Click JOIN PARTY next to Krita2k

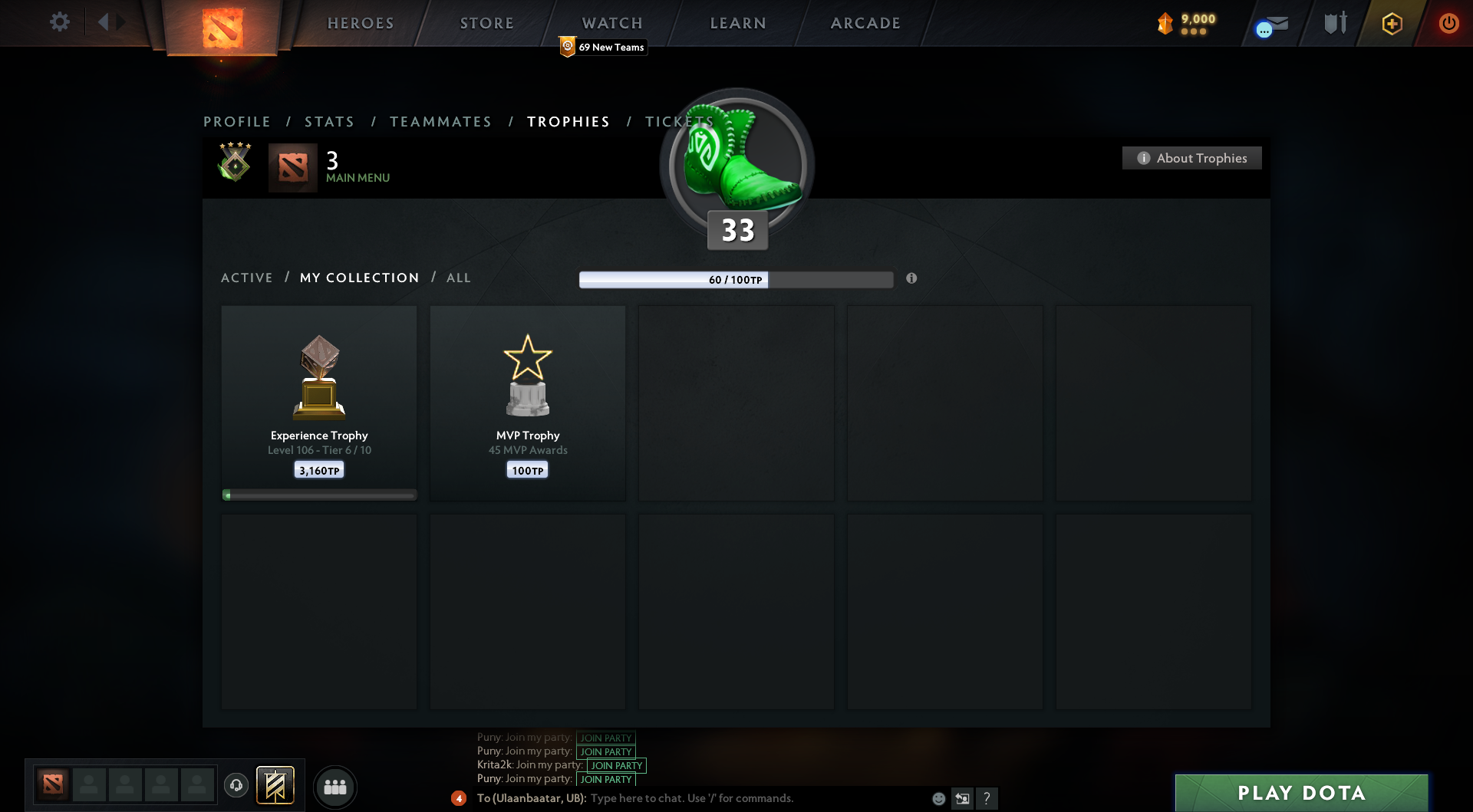(x=616, y=765)
